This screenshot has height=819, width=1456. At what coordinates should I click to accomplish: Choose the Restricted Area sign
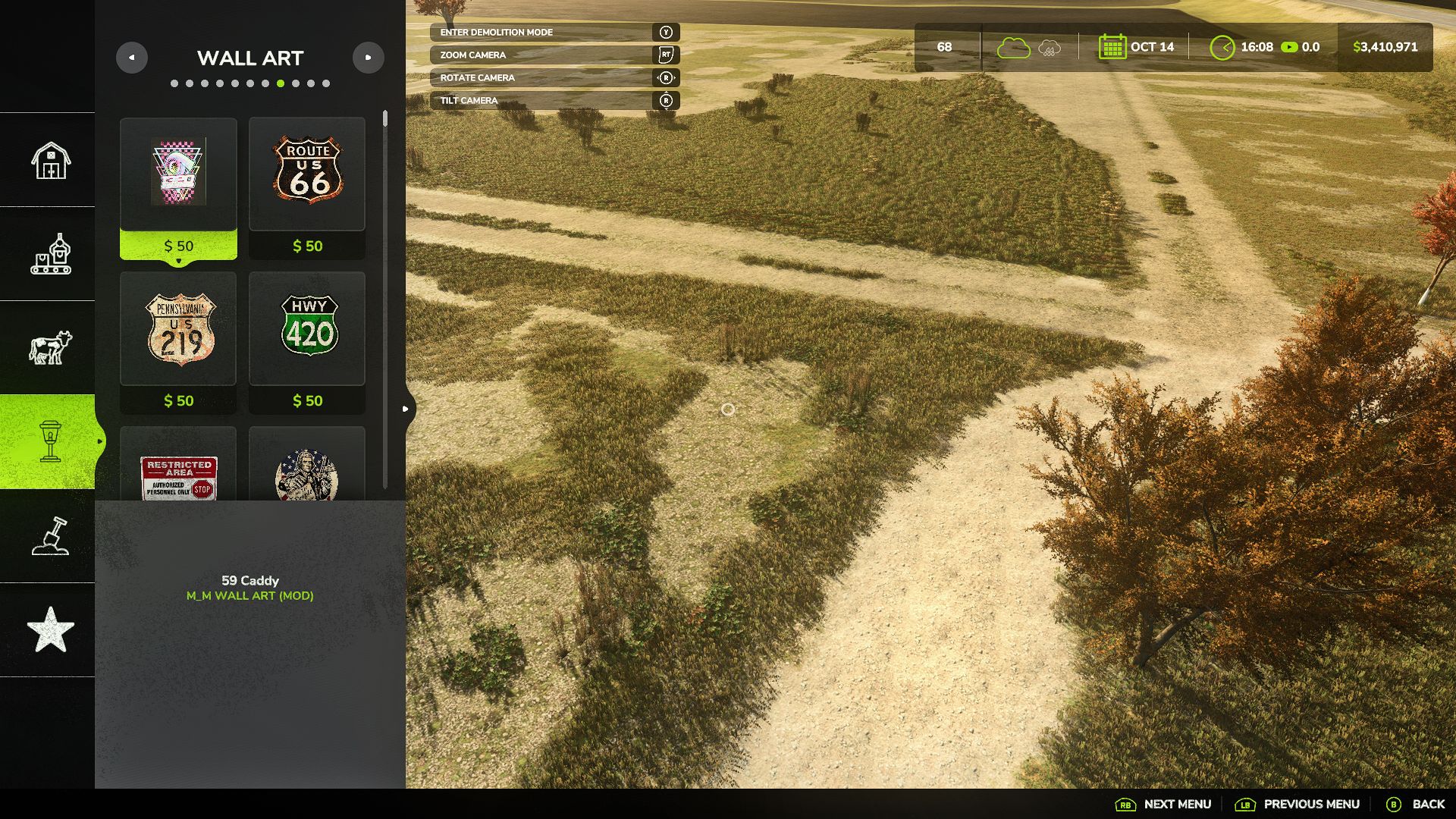tap(178, 474)
